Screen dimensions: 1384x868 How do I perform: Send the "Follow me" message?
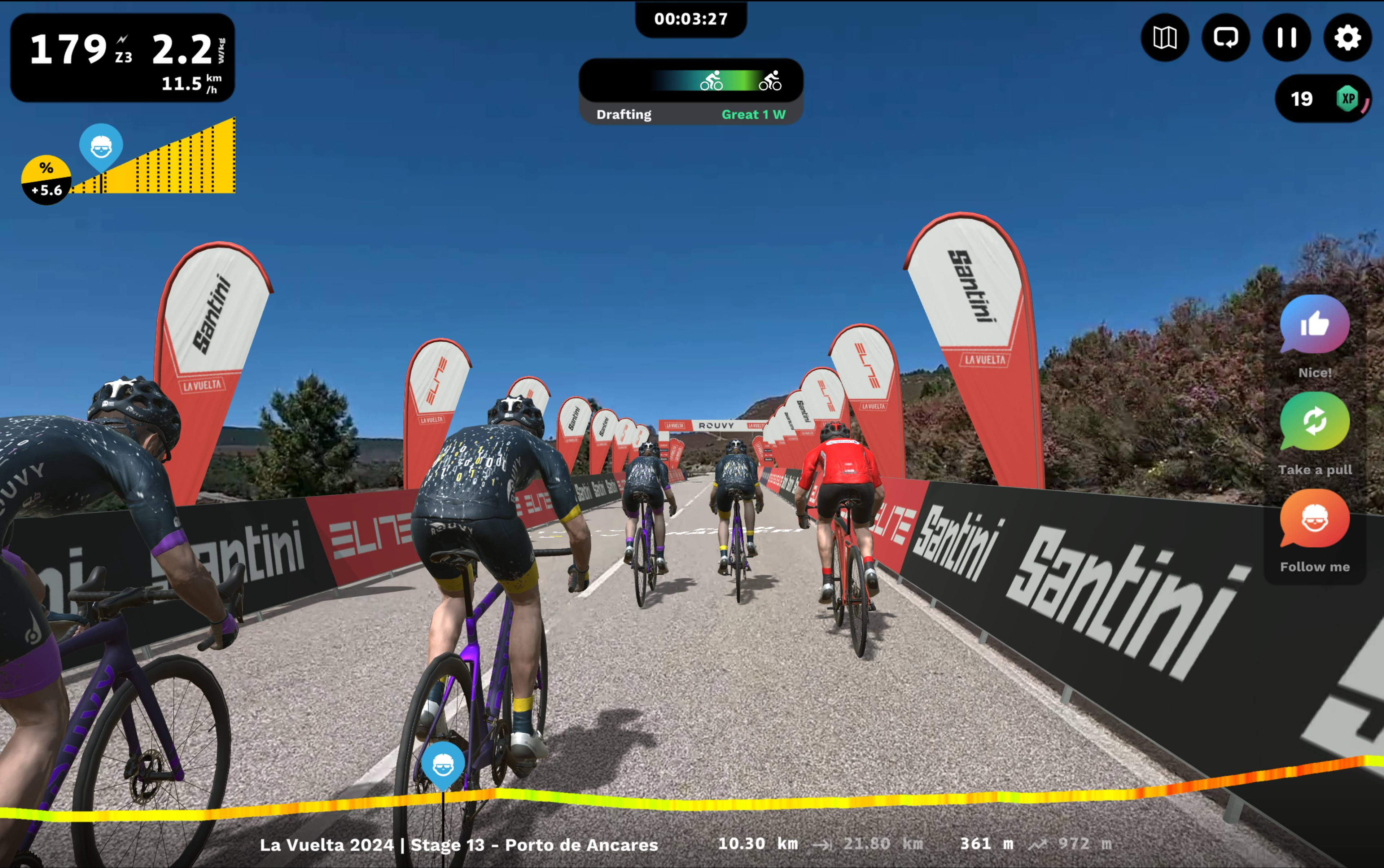(x=1314, y=519)
